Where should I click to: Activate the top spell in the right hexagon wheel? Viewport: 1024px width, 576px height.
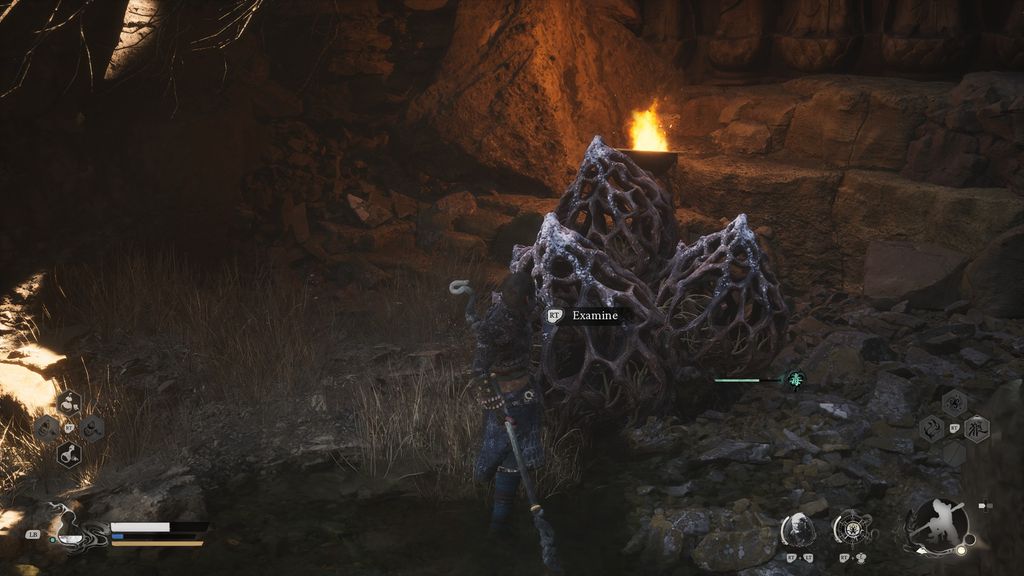tap(954, 403)
